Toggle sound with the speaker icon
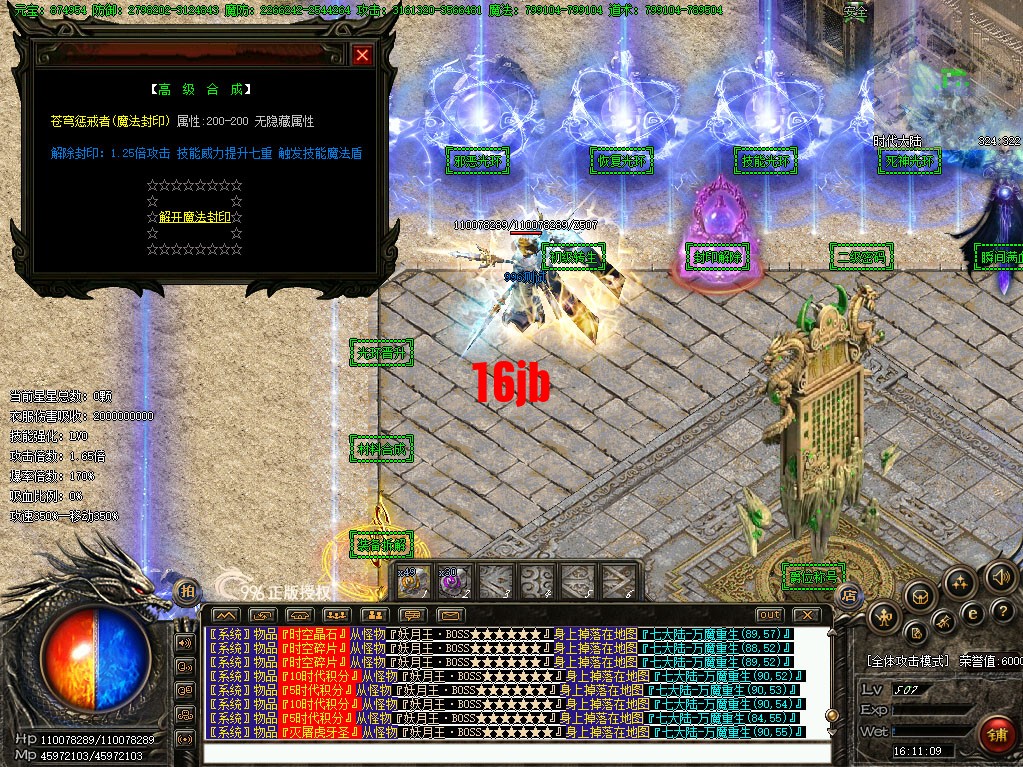Screen dimensions: 1023x767 1000,576
